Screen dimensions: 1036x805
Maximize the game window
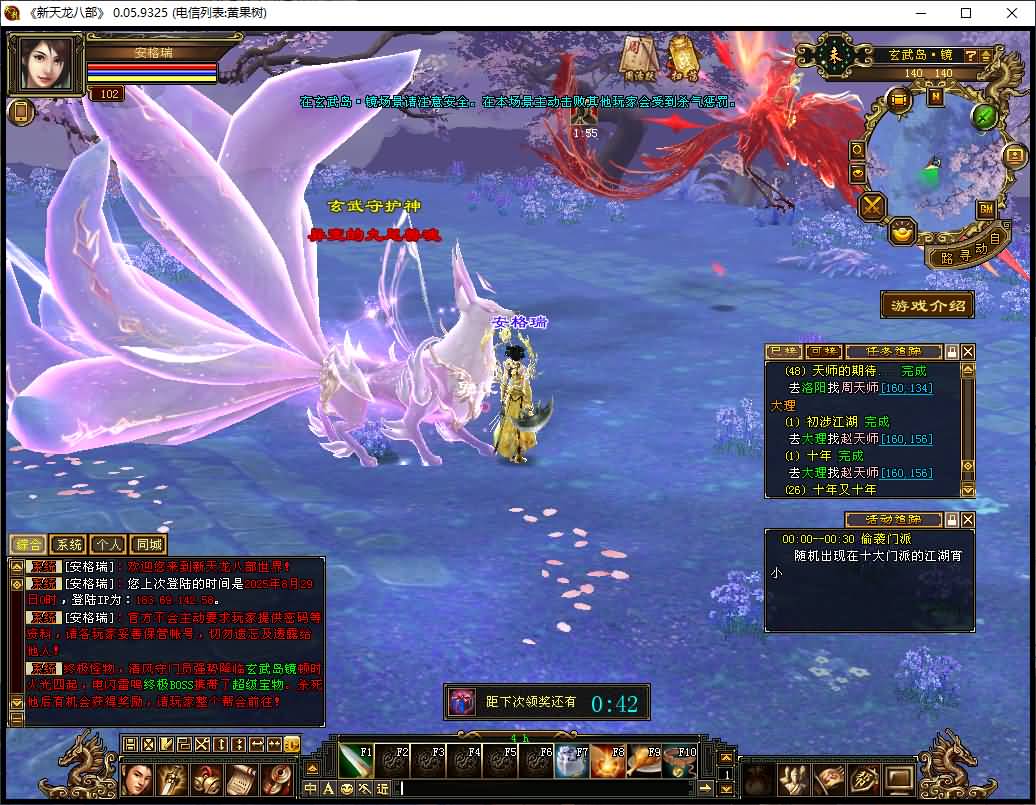[966, 13]
